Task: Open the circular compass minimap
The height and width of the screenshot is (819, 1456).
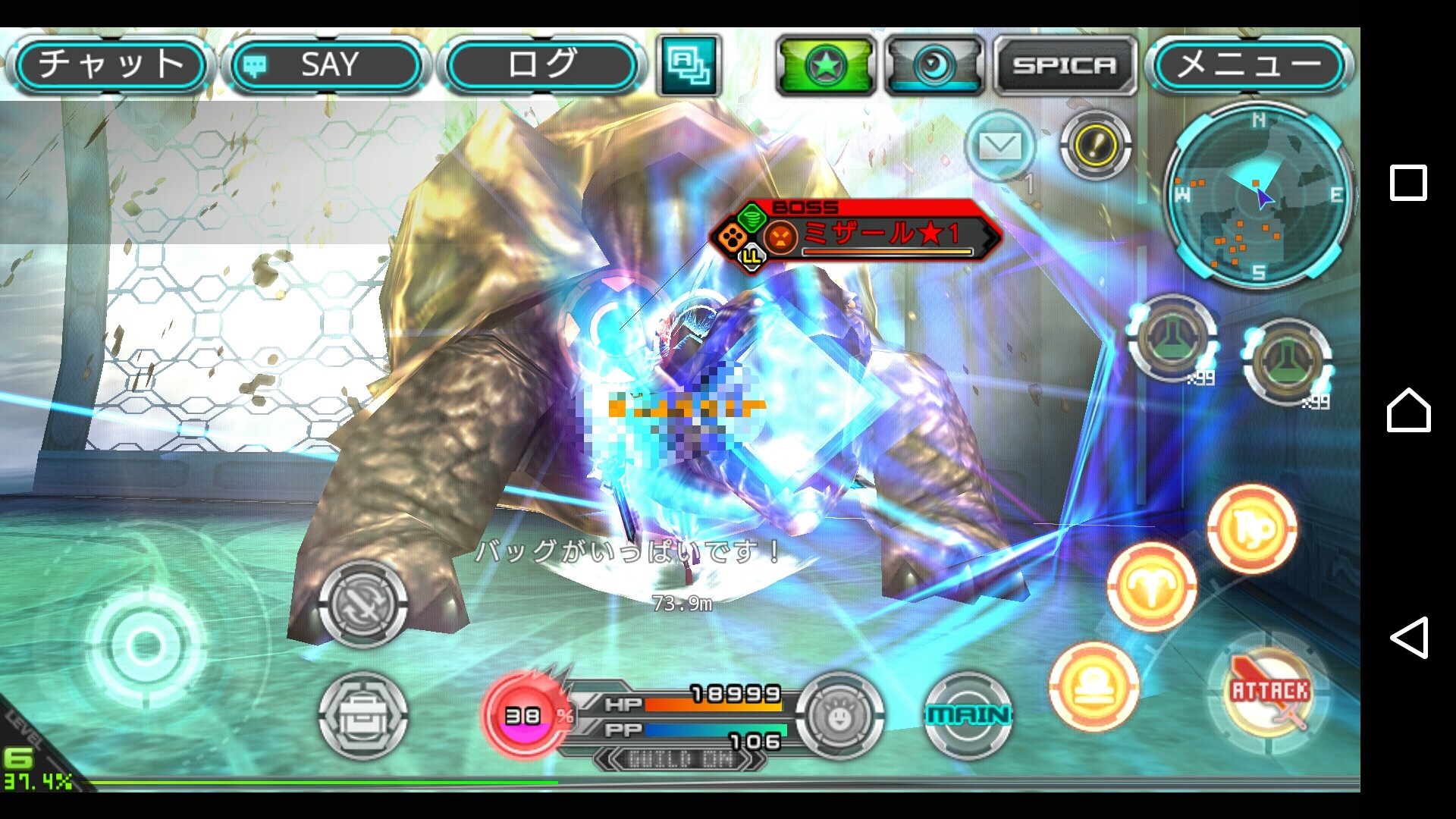Action: point(1257,196)
